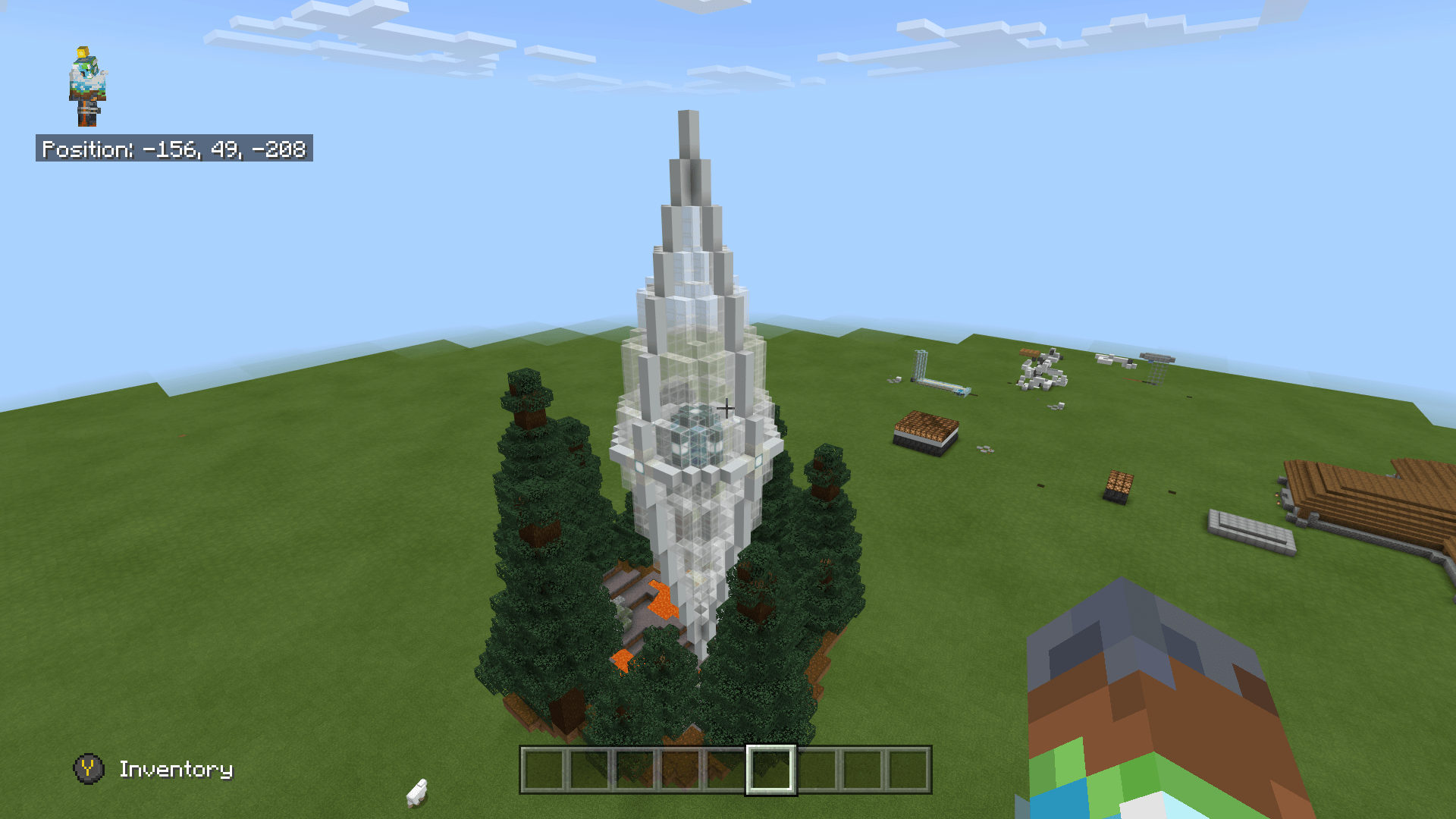Select the second hotbar slot
Screen dimensions: 1456x819
click(x=591, y=770)
